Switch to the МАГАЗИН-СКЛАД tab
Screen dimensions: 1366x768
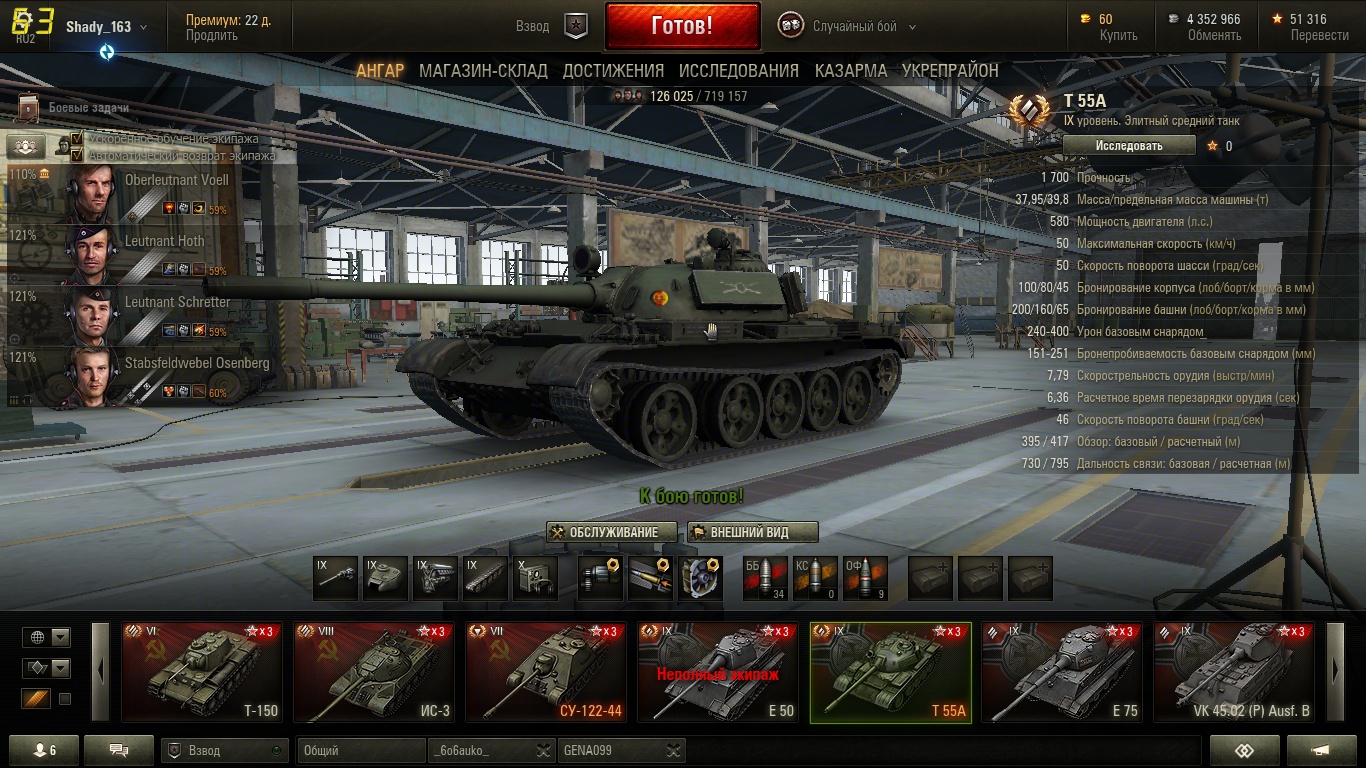(483, 71)
